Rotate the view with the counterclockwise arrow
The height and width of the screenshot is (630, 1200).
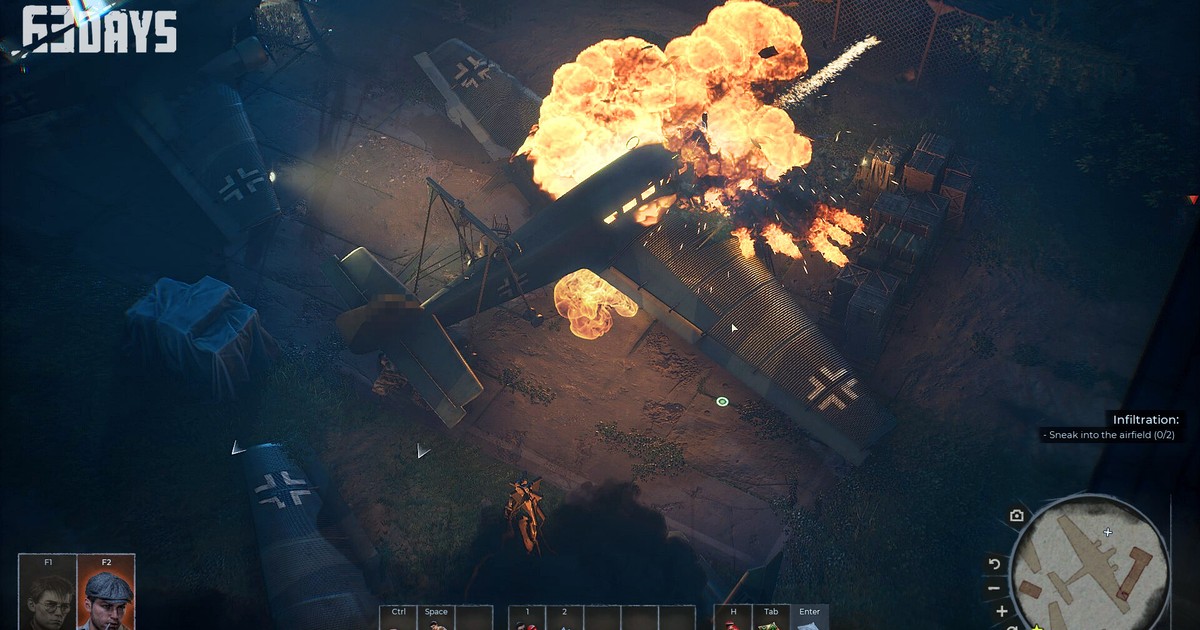pos(994,564)
